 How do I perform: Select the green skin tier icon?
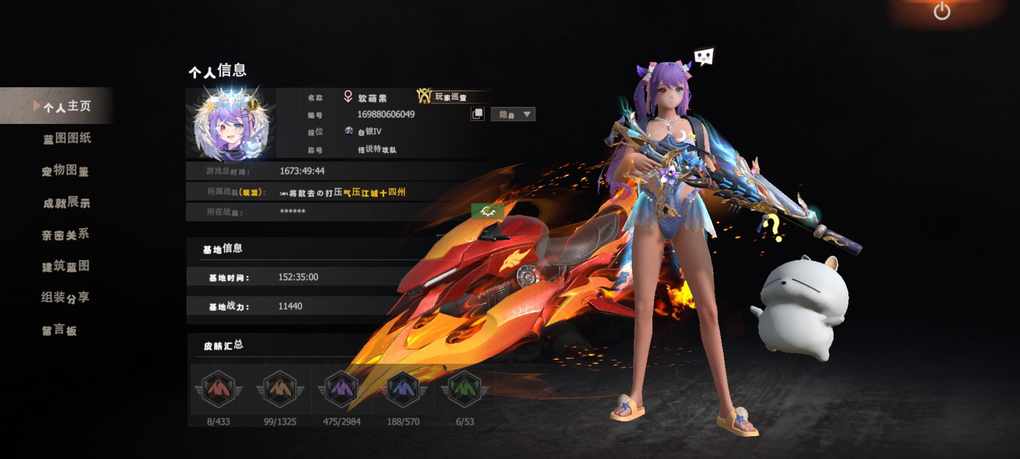467,388
